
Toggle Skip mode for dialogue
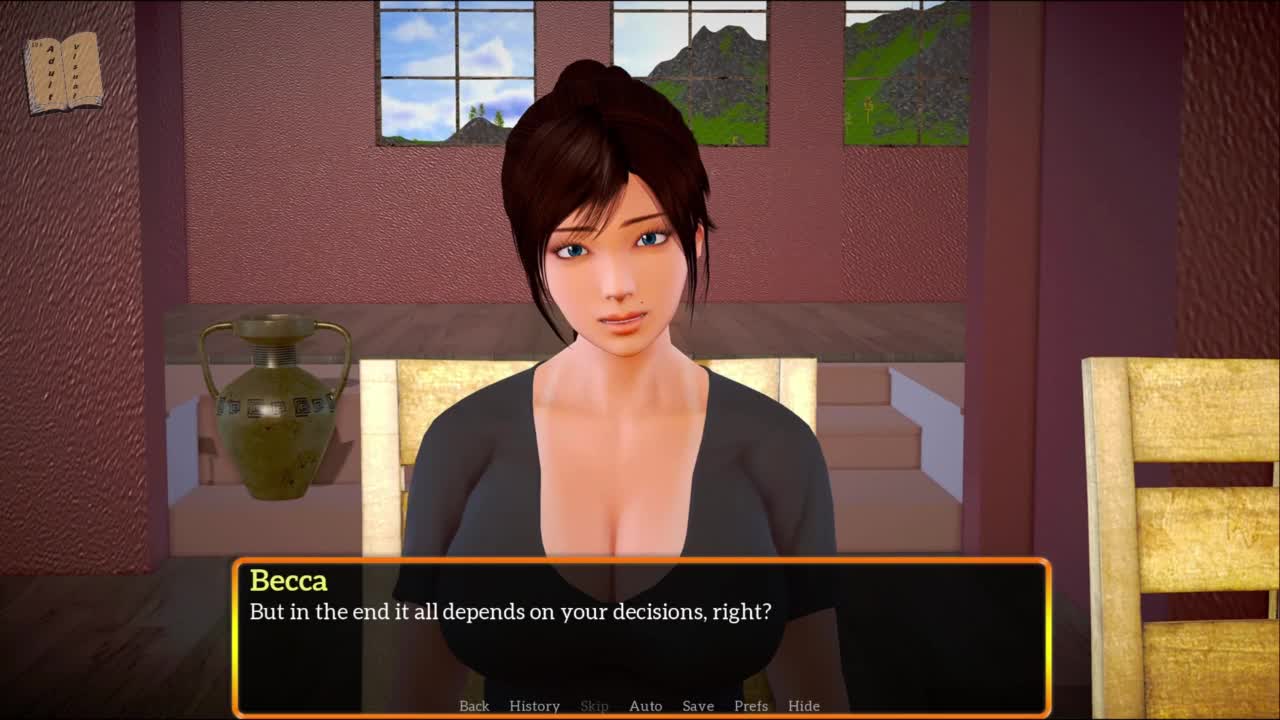pyautogui.click(x=594, y=706)
